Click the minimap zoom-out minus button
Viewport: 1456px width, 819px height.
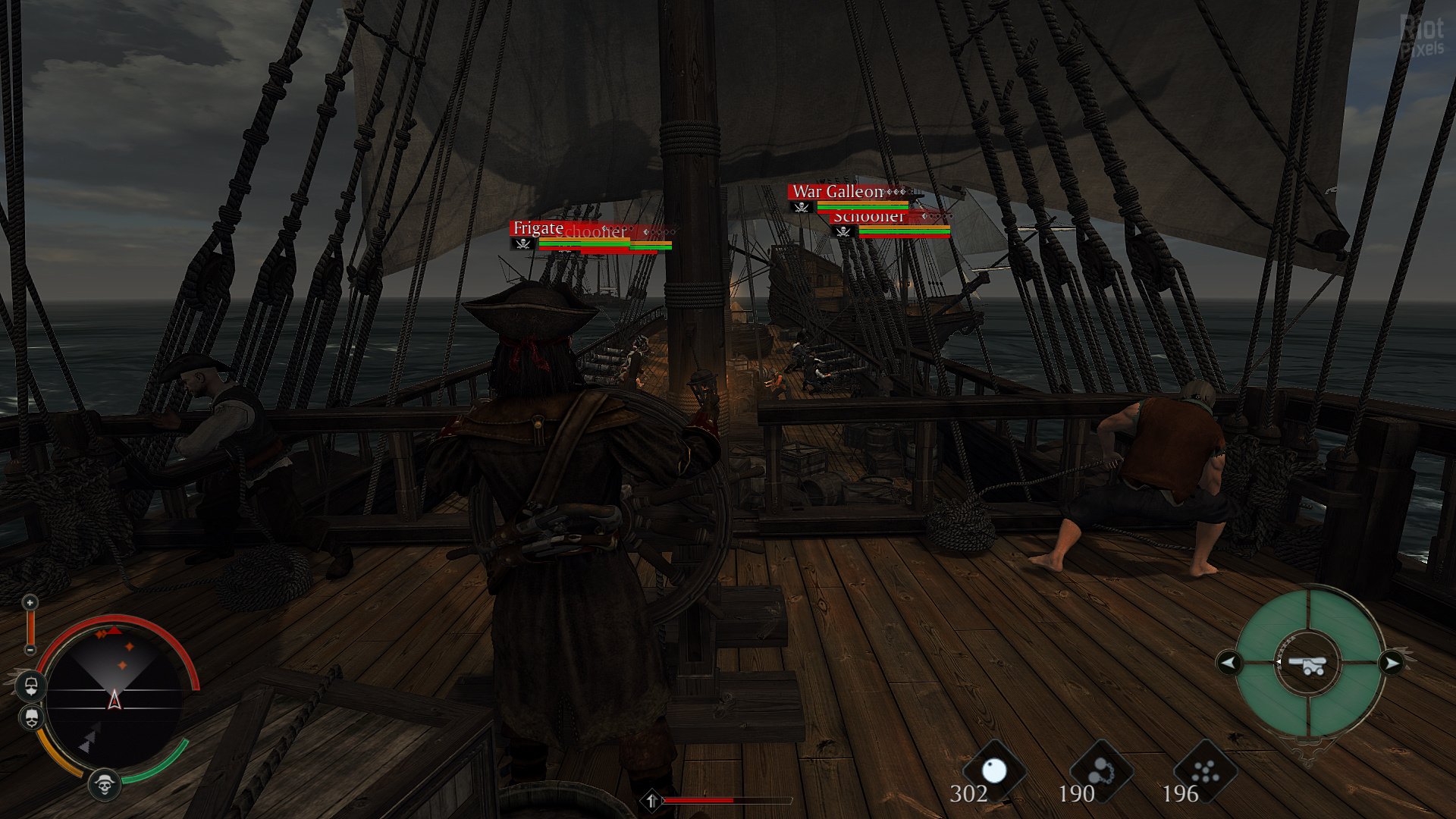tap(30, 650)
